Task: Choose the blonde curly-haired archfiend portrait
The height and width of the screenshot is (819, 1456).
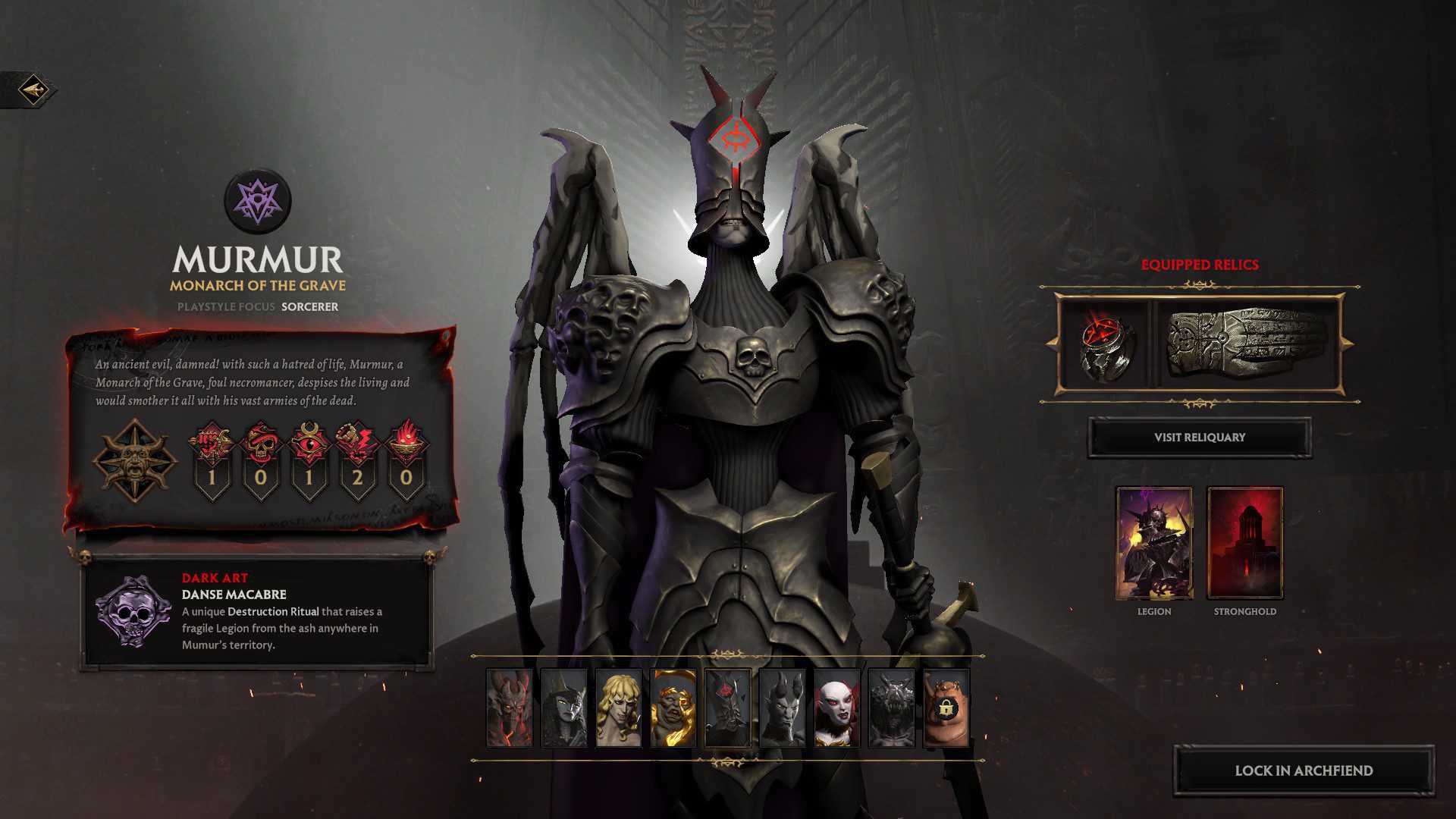Action: (618, 708)
